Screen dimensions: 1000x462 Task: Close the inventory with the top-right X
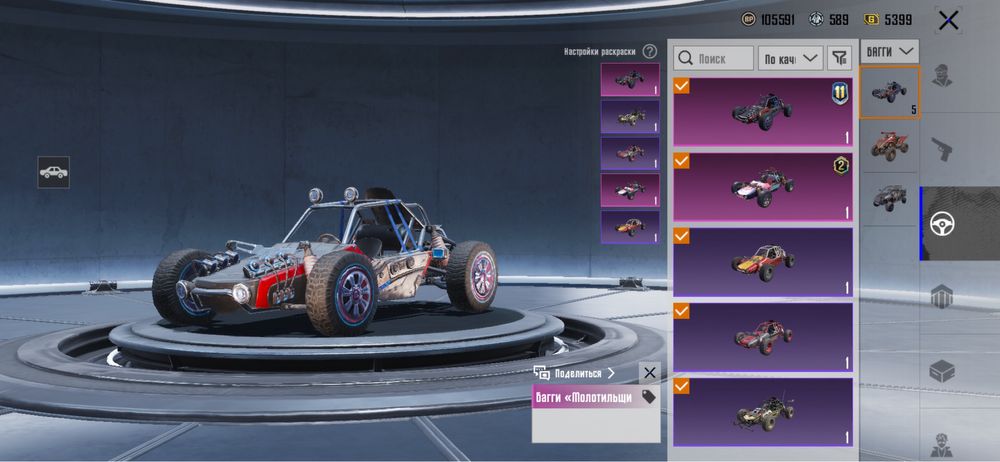point(948,20)
